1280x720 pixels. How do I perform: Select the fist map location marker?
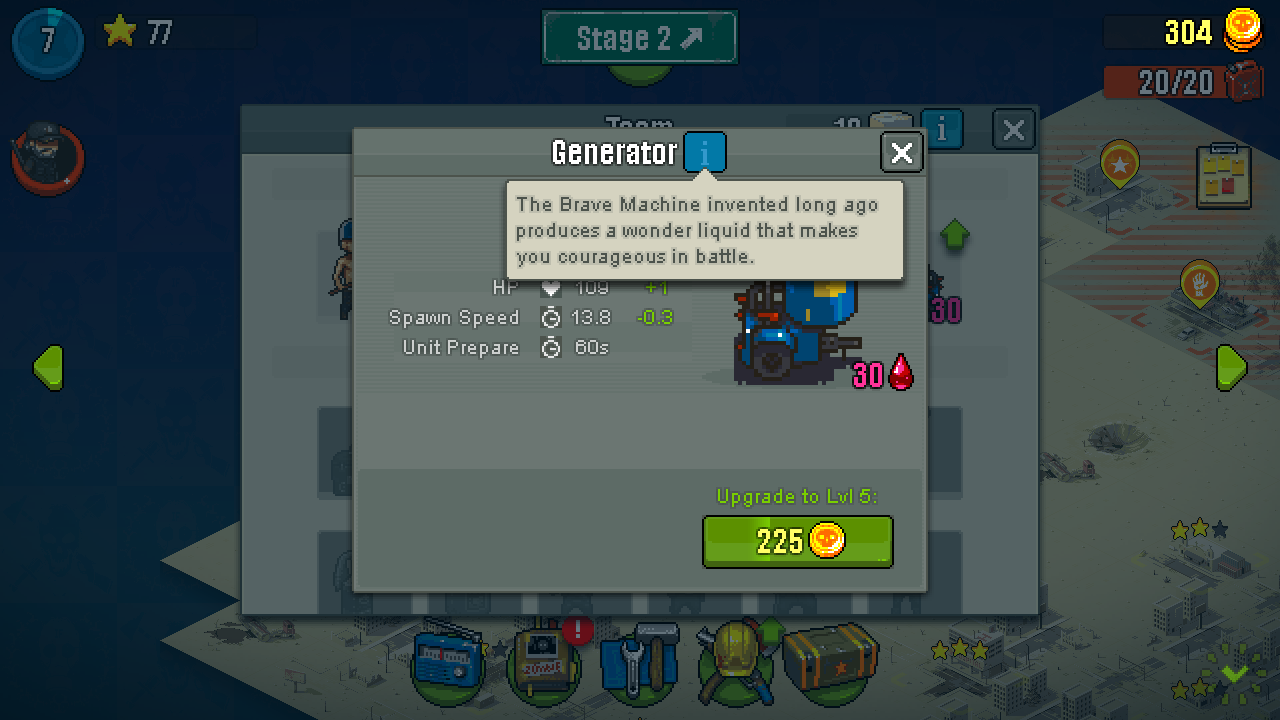1199,284
